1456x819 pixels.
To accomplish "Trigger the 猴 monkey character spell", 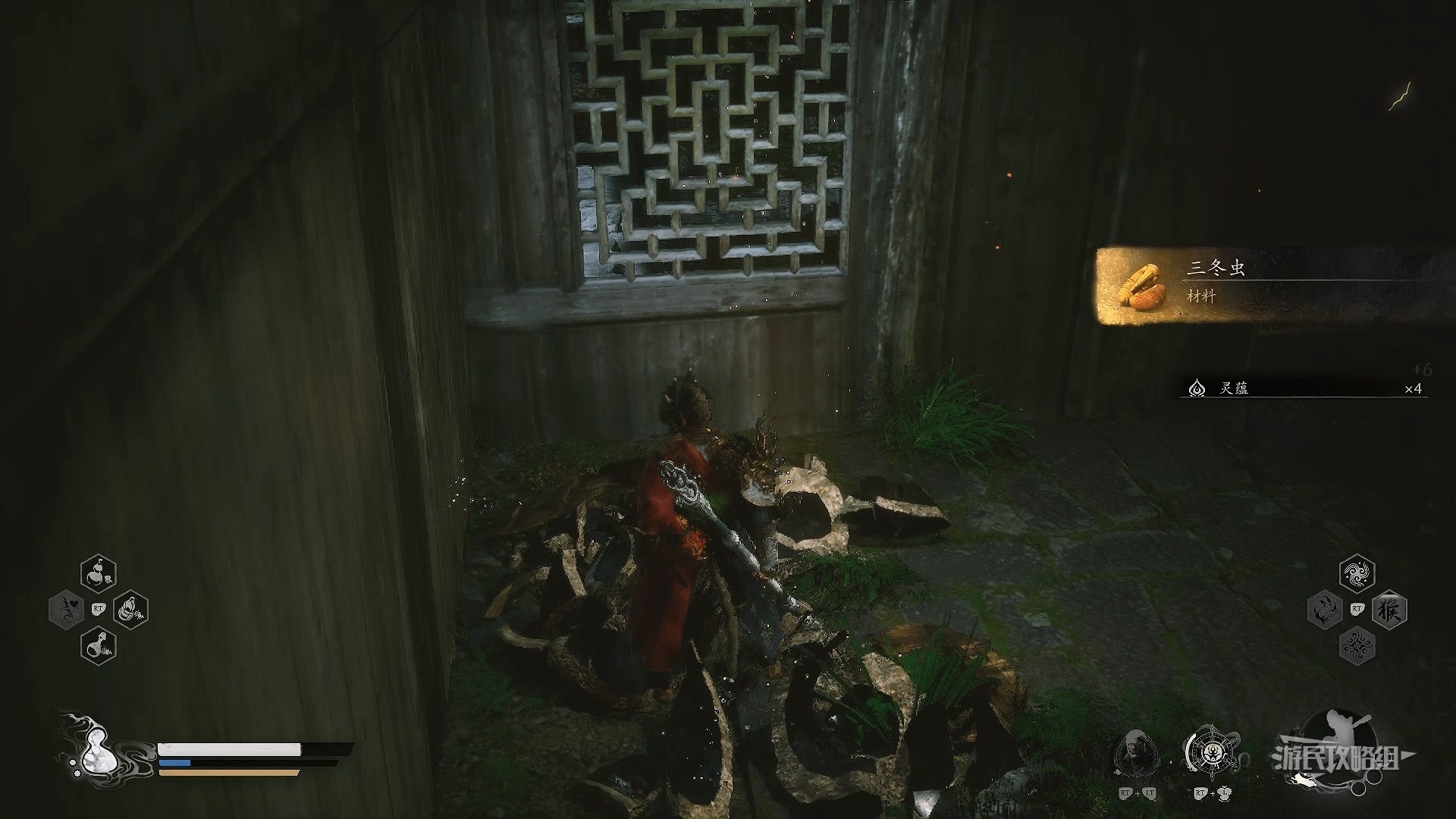I will point(1389,610).
